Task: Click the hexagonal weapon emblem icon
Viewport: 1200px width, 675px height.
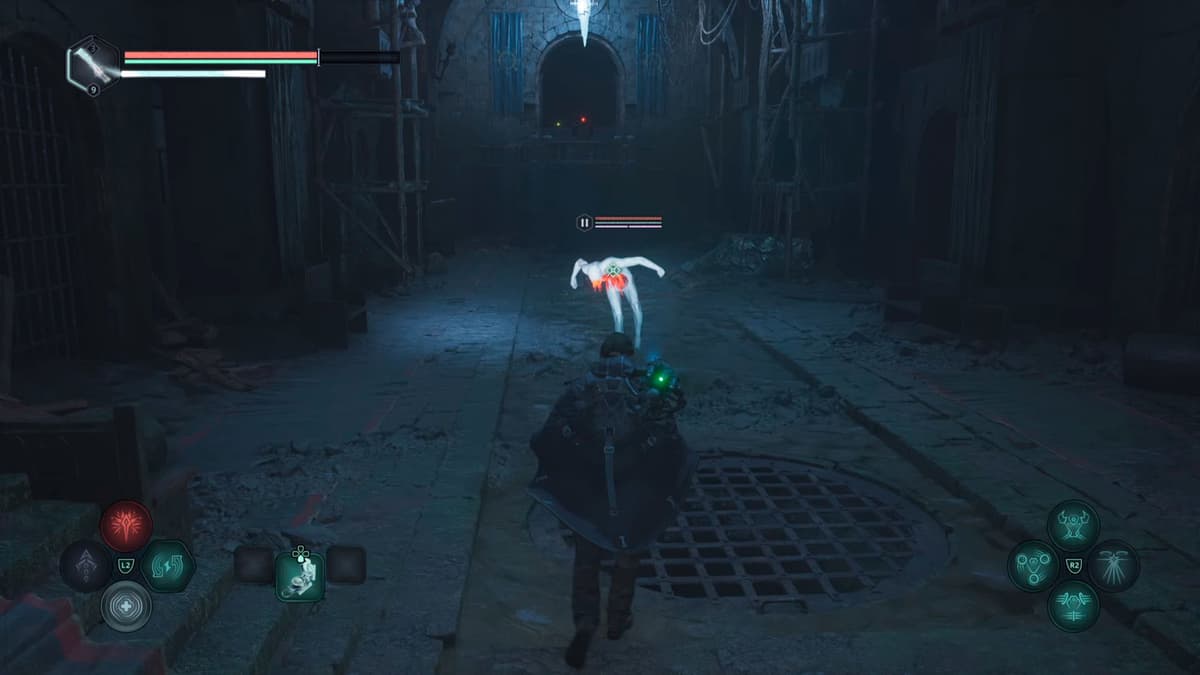Action: (93, 65)
